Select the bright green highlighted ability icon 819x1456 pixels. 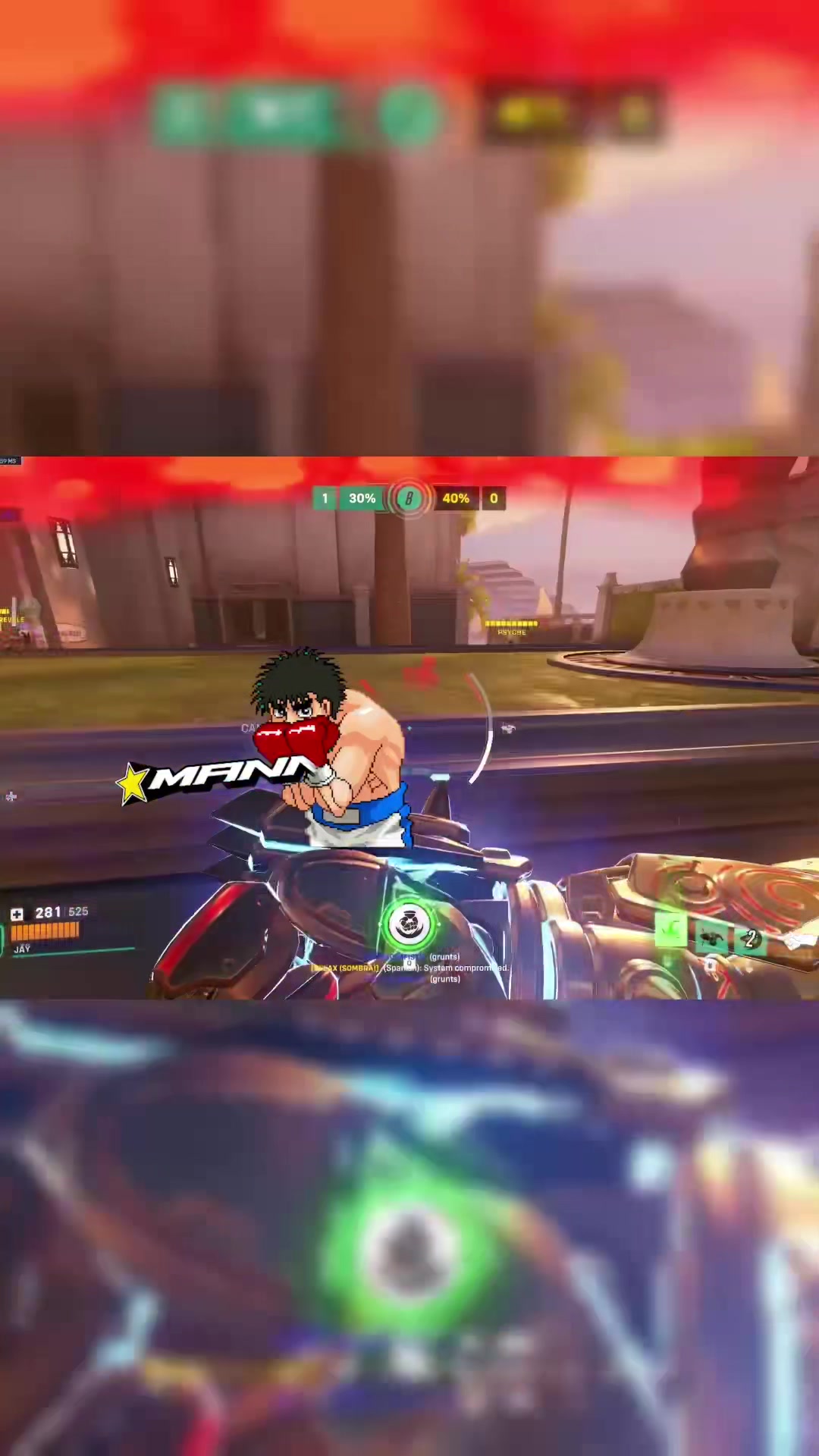(x=671, y=930)
